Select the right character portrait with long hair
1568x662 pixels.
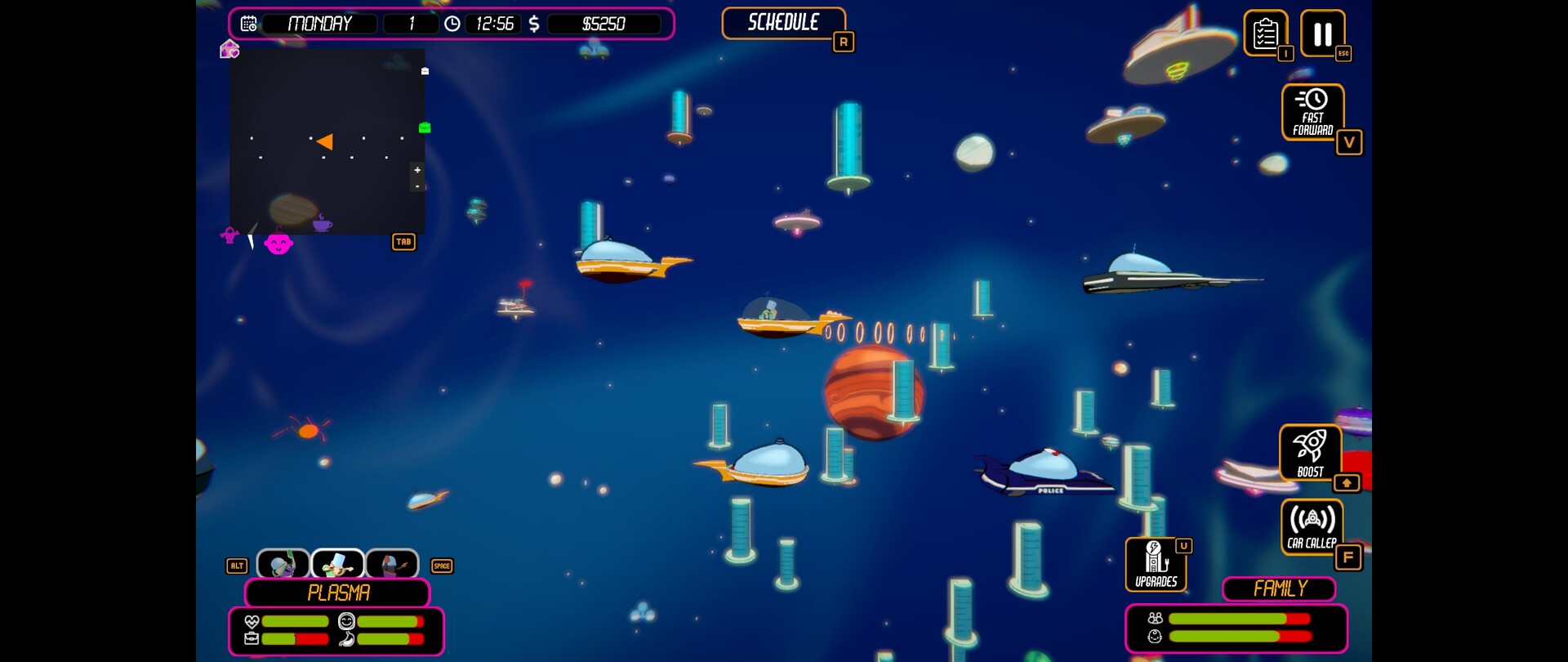pos(392,564)
